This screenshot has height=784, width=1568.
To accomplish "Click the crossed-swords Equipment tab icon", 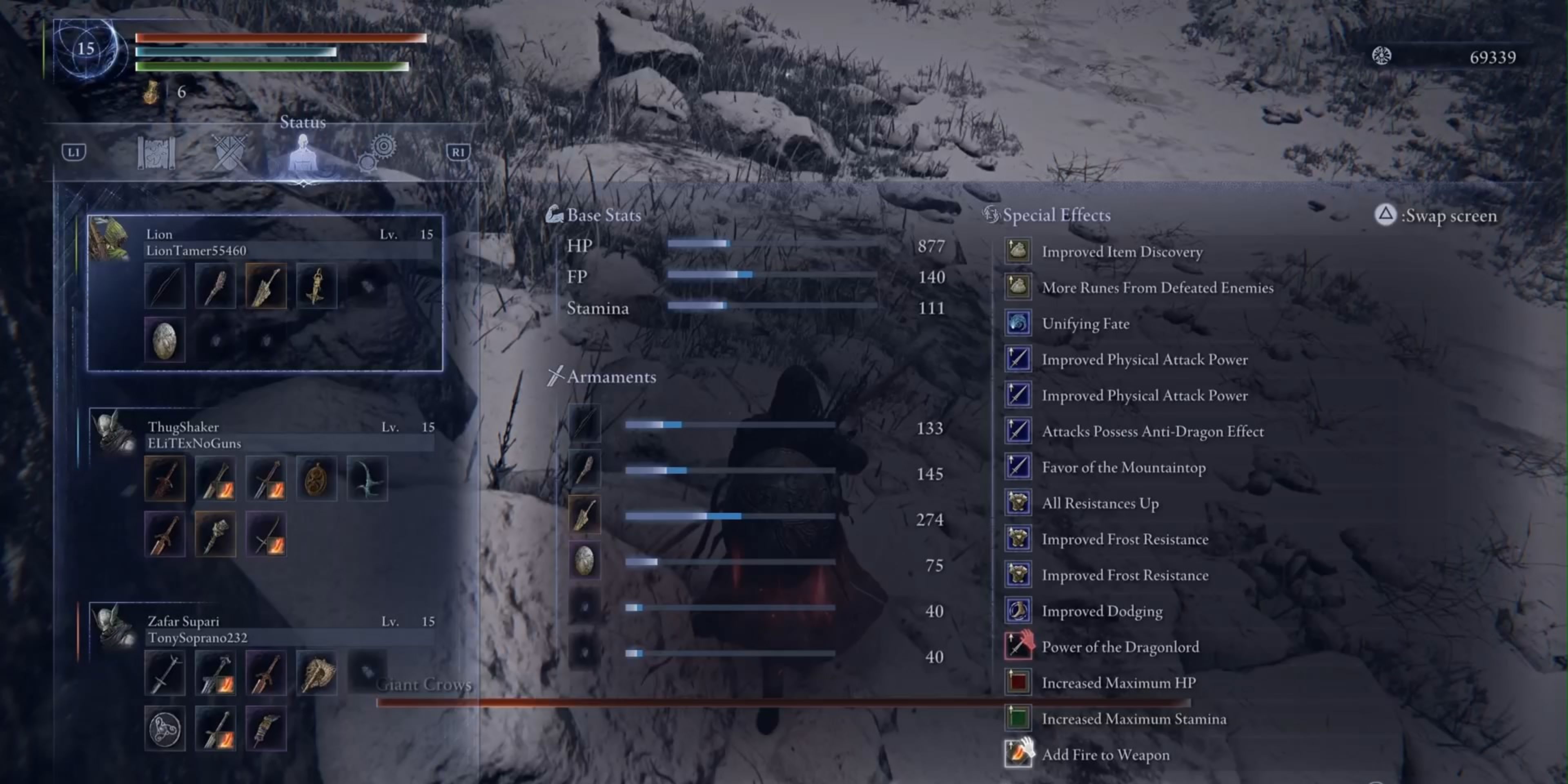I will (229, 154).
